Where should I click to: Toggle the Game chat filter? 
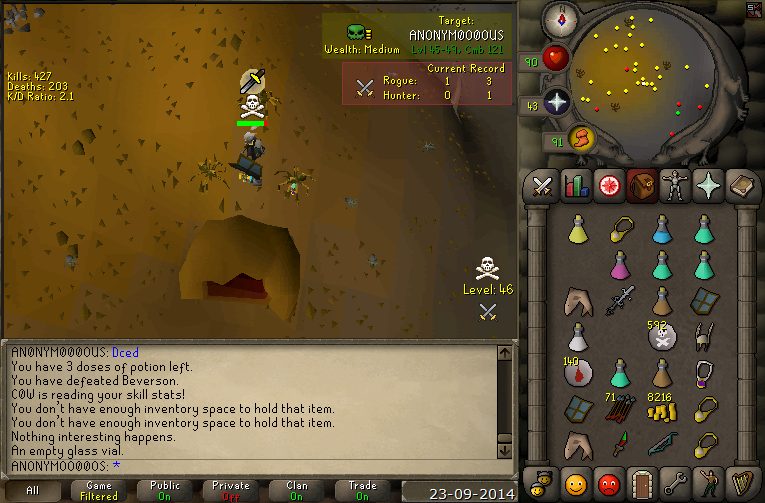99,491
